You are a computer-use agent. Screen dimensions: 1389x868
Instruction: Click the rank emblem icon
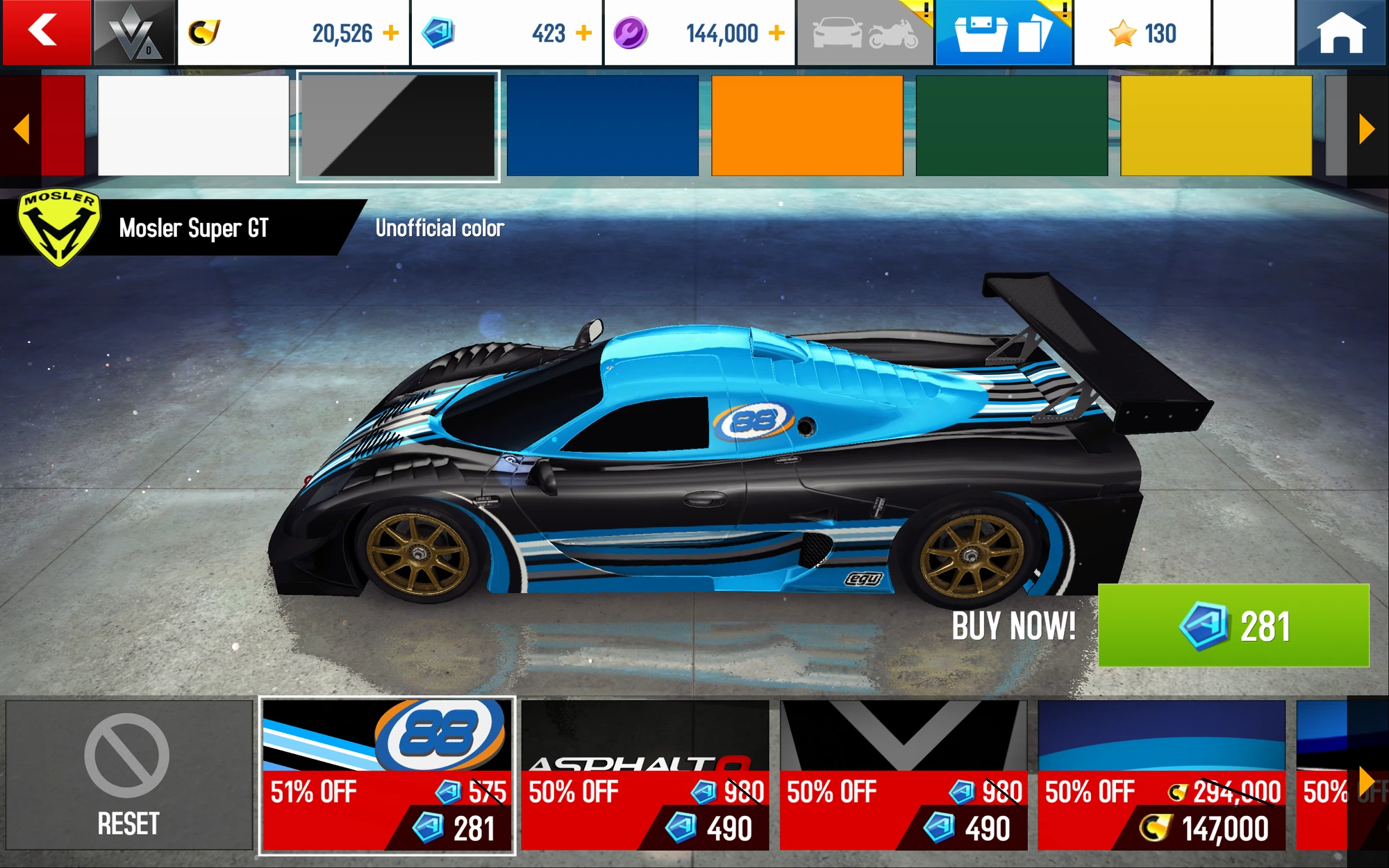click(131, 31)
